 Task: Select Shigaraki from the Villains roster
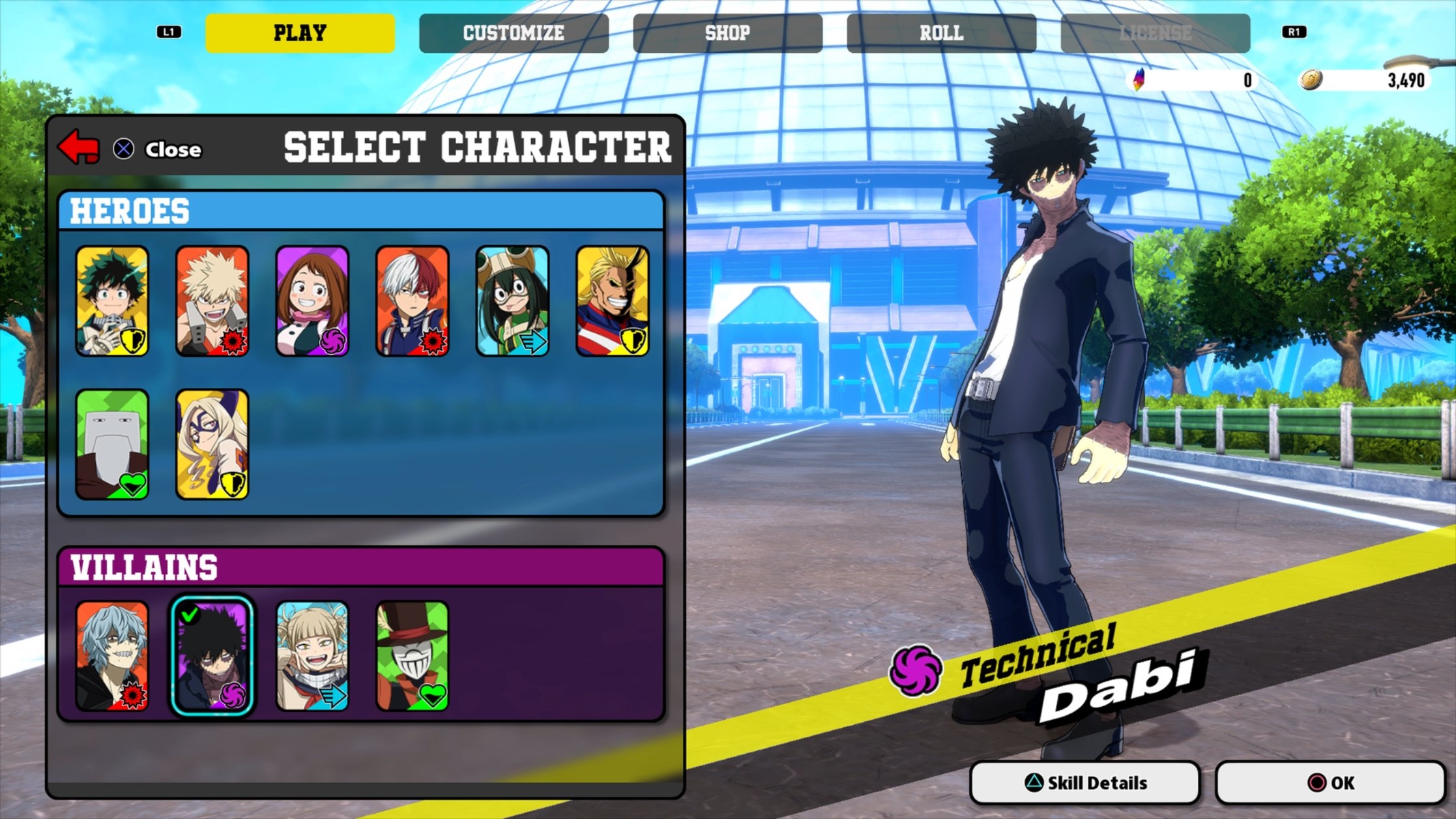tap(112, 654)
